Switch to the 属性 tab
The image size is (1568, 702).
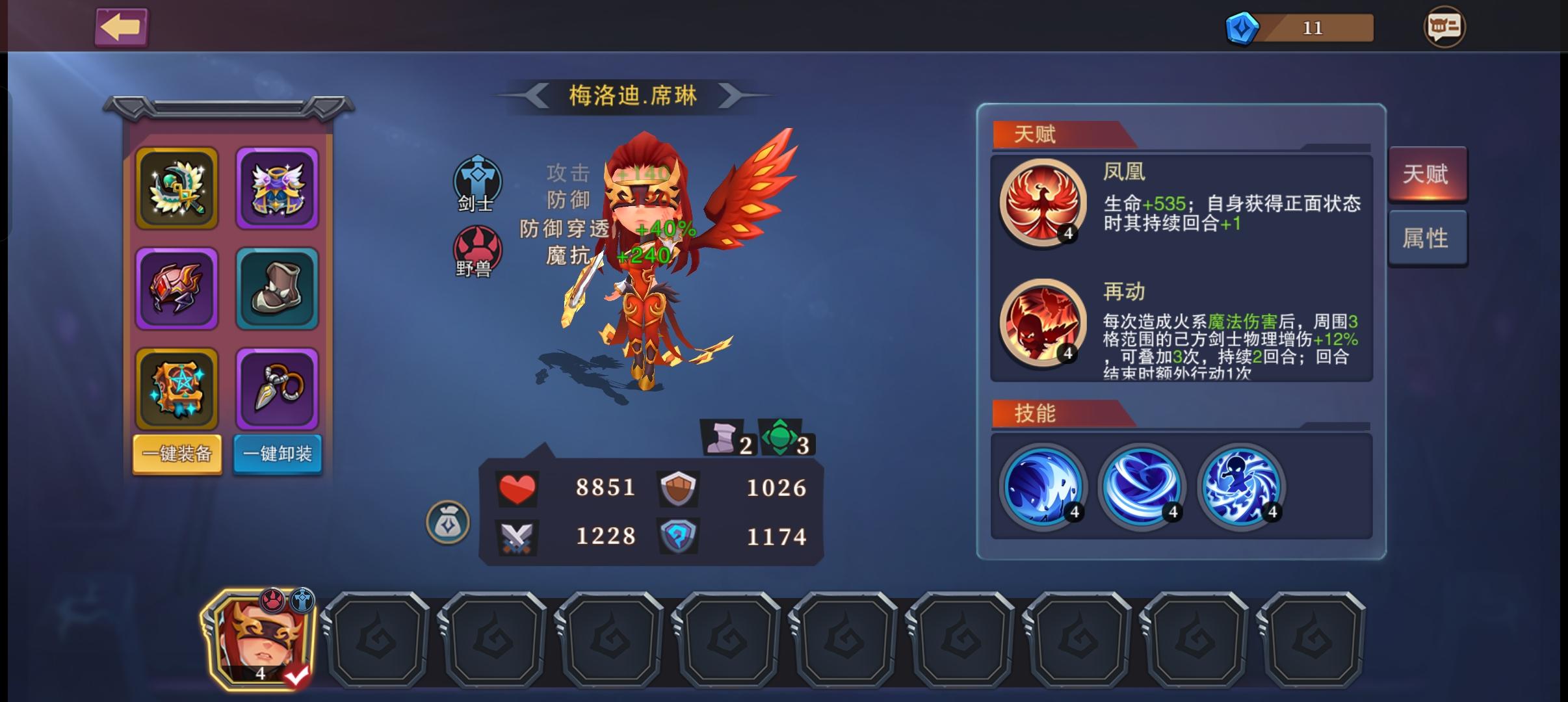tap(1428, 238)
